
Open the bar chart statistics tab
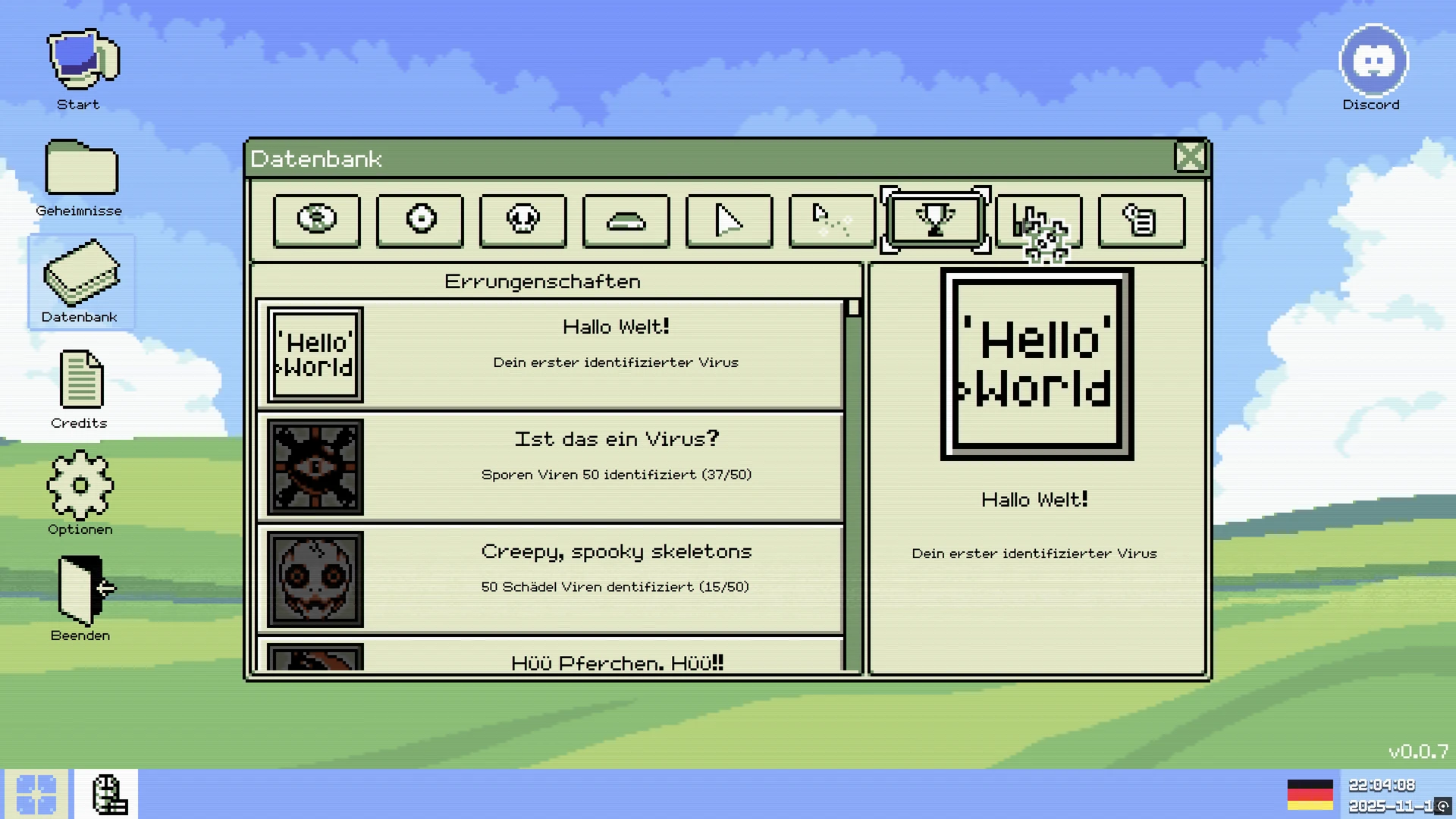pyautogui.click(x=1037, y=221)
